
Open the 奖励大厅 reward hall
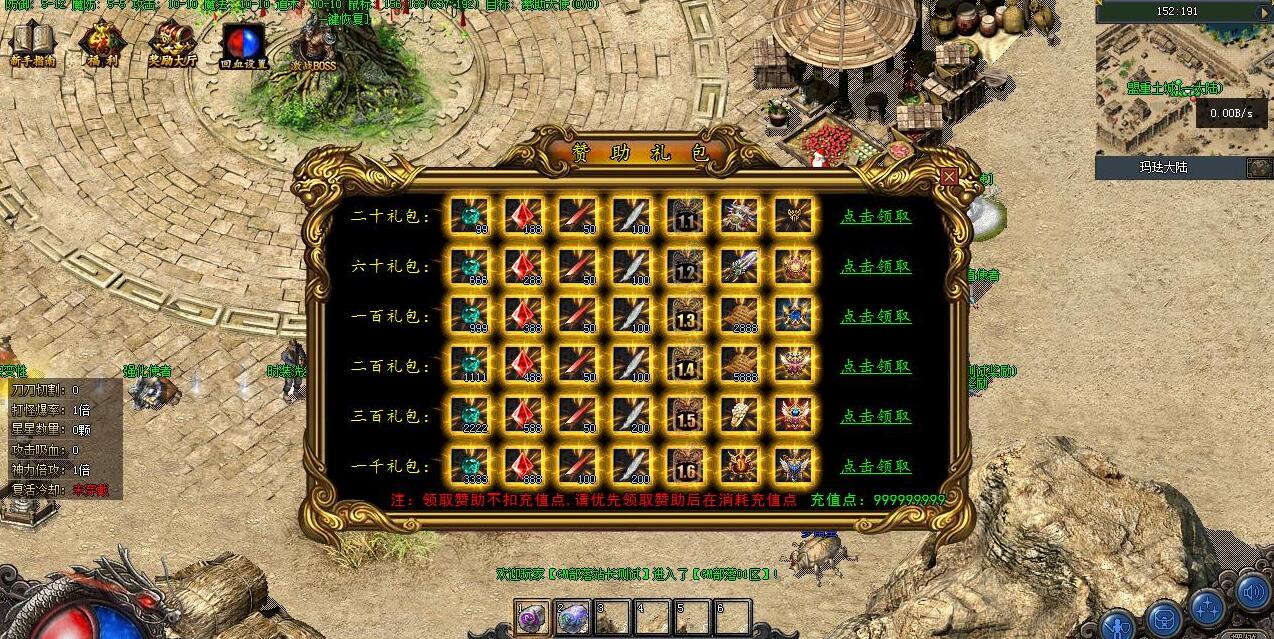coord(172,45)
